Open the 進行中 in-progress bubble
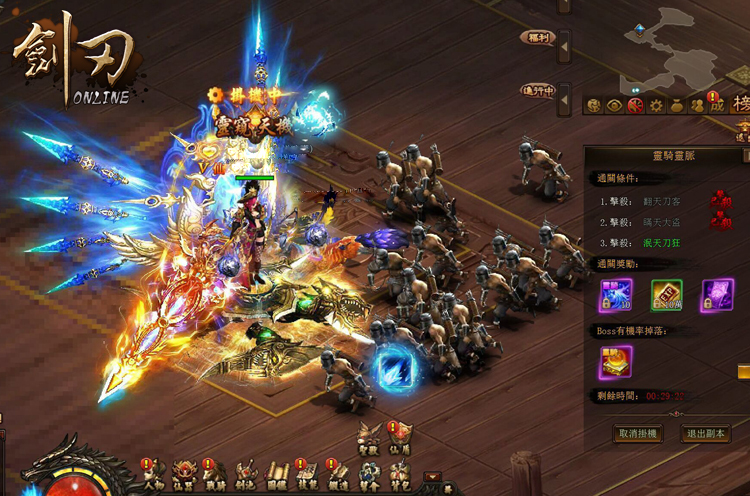750x496 pixels. (537, 90)
